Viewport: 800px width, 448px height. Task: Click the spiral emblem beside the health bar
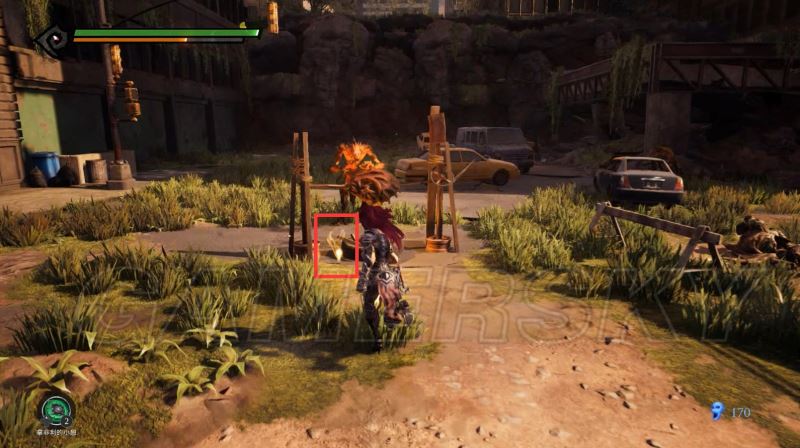(x=51, y=39)
